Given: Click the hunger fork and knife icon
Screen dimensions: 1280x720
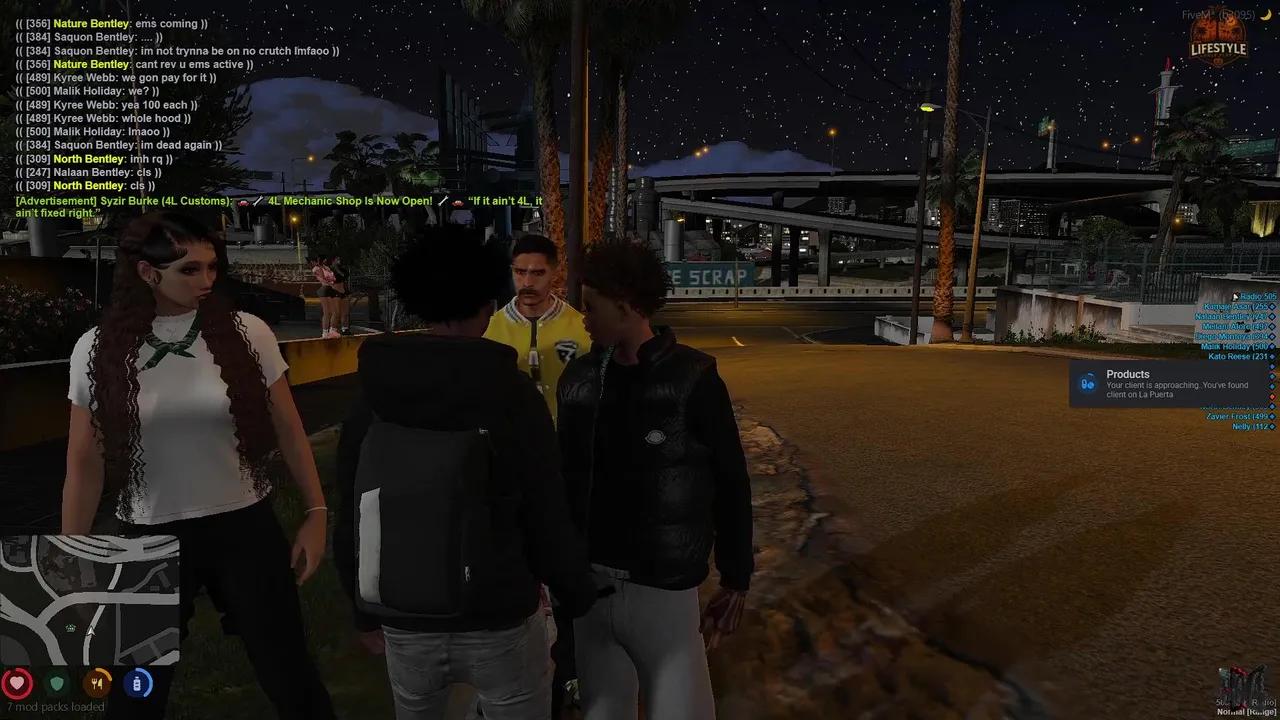Looking at the screenshot, I should (96, 683).
